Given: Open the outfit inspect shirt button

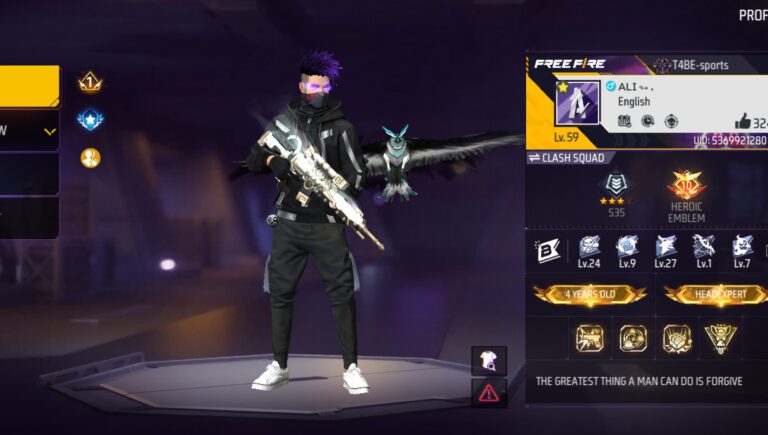Looking at the screenshot, I should [x=489, y=361].
